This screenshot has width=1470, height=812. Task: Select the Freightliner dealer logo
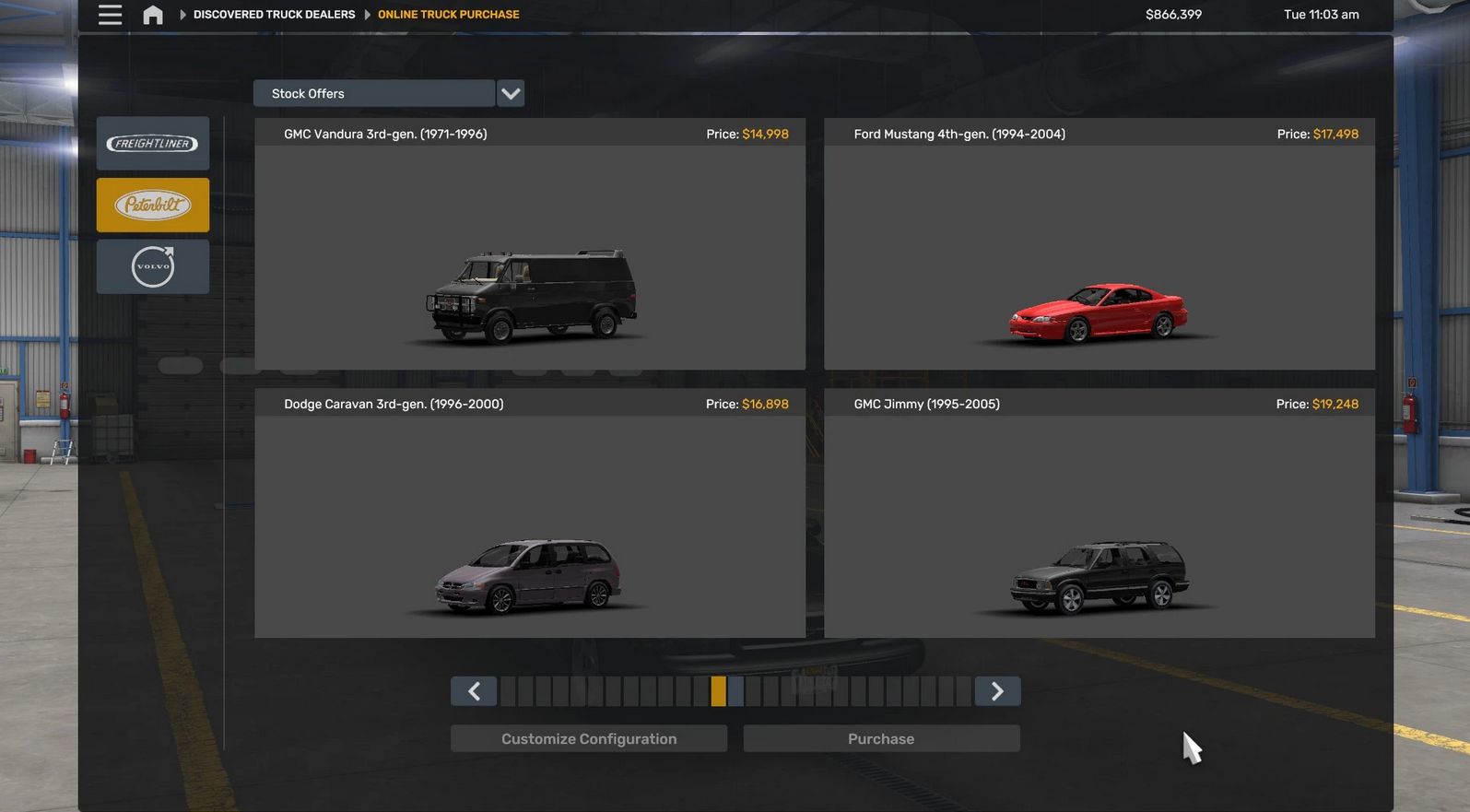[x=152, y=143]
